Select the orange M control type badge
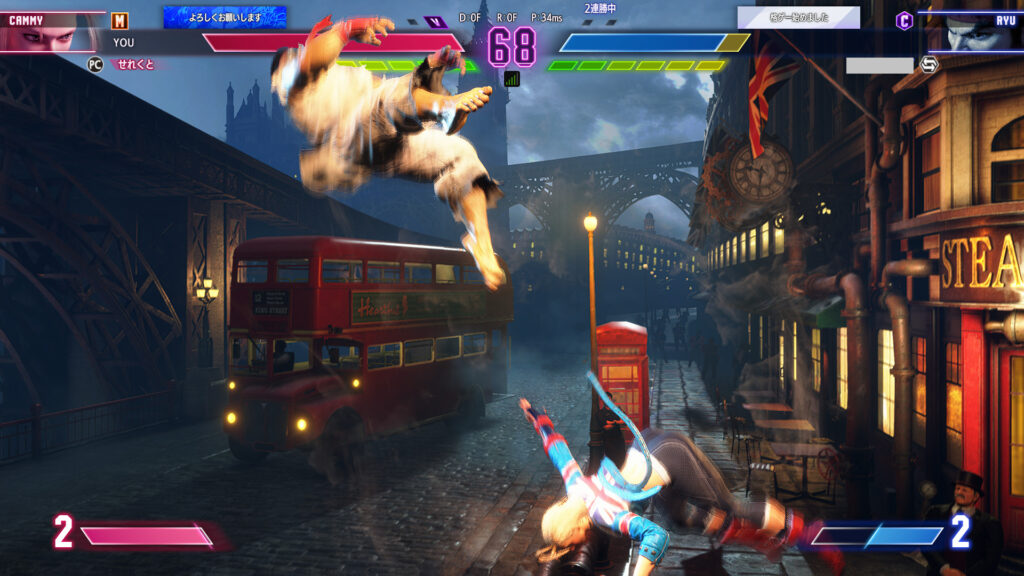 [x=120, y=21]
